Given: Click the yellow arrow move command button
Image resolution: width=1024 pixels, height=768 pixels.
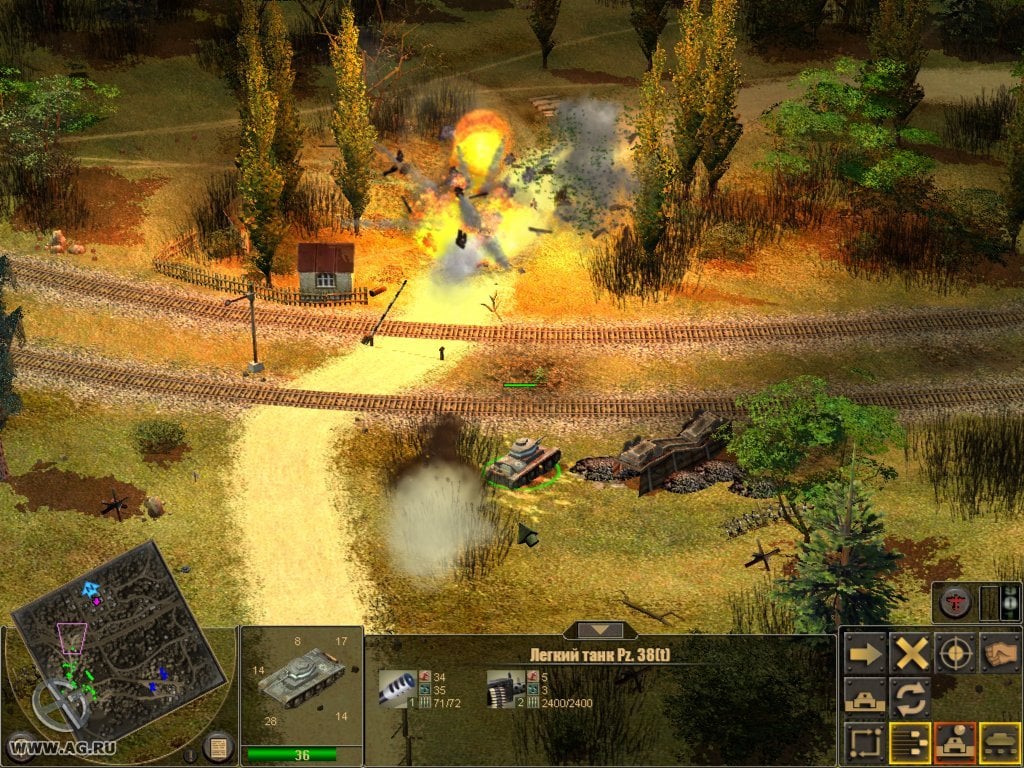Looking at the screenshot, I should click(x=865, y=654).
